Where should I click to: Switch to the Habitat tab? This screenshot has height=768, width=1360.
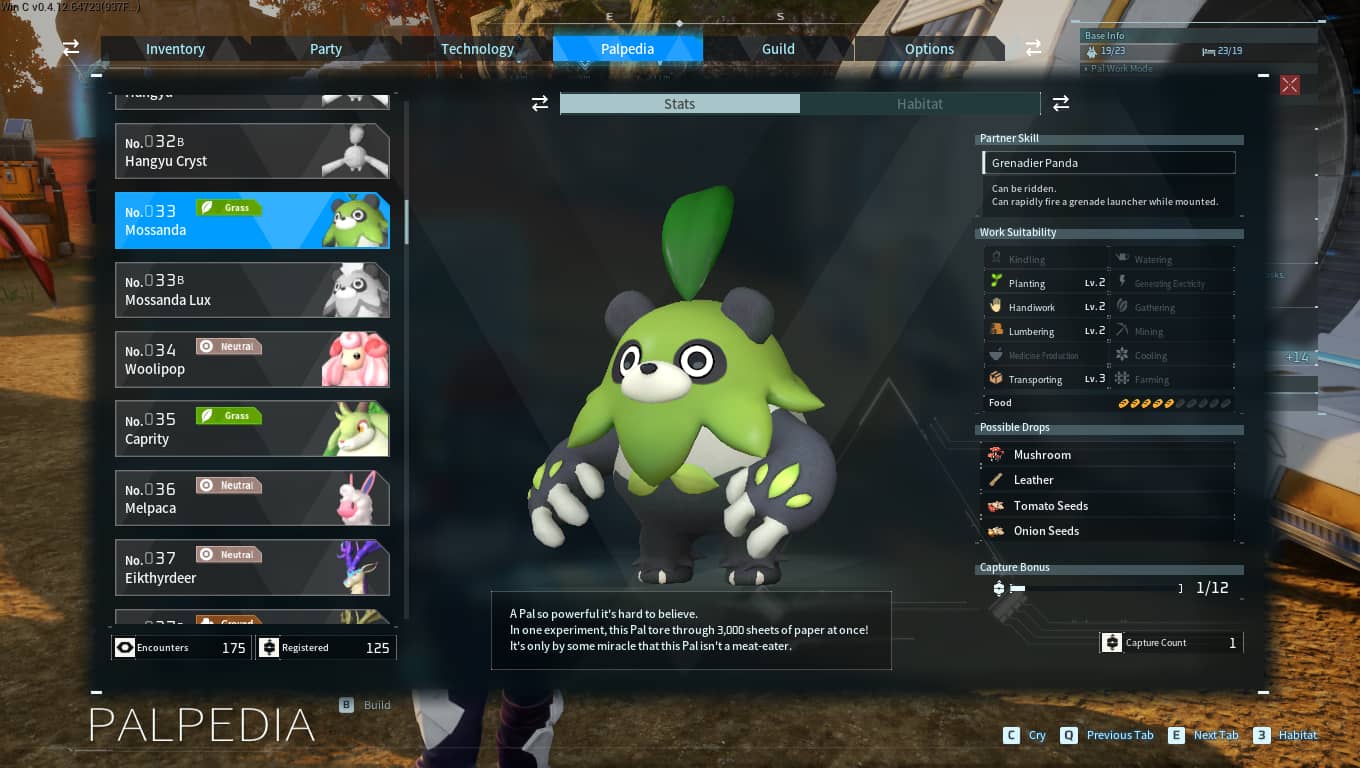pyautogui.click(x=919, y=103)
